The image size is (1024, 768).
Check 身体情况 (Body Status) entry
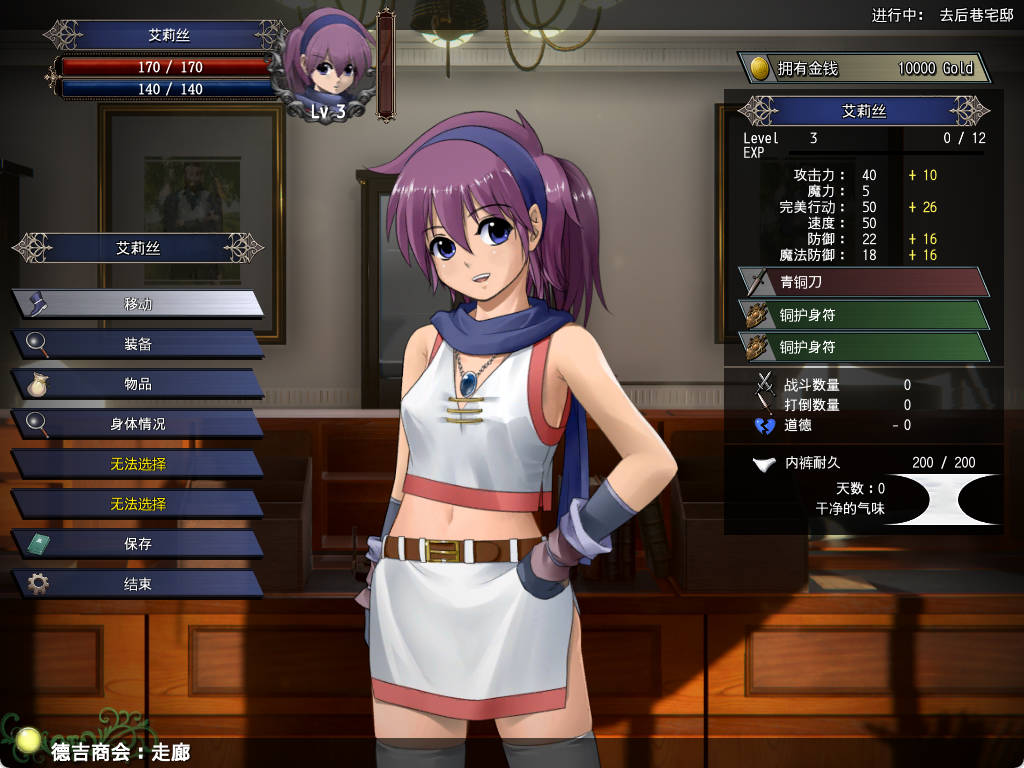pos(138,424)
